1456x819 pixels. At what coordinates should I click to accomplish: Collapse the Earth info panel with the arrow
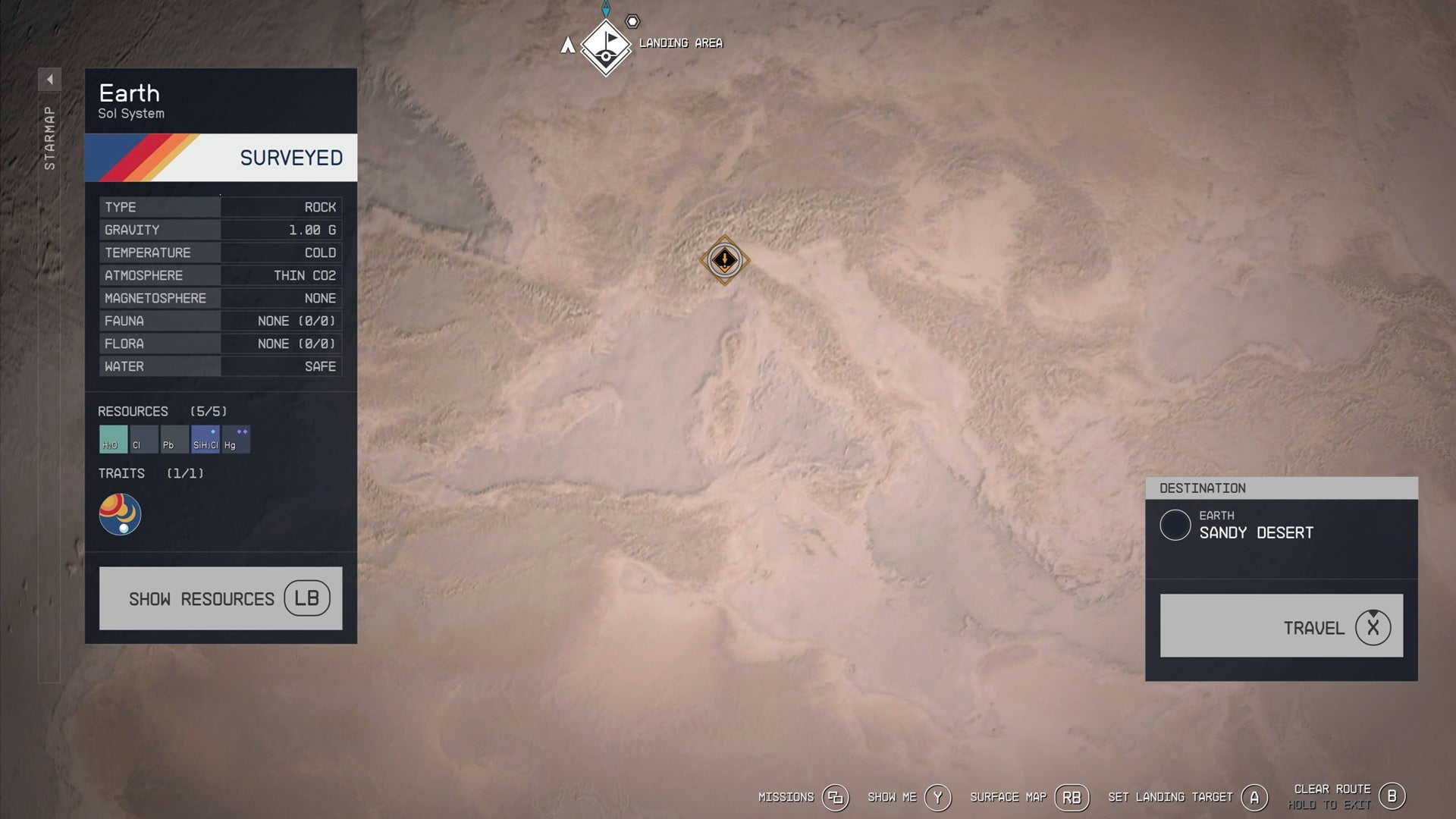tap(50, 78)
